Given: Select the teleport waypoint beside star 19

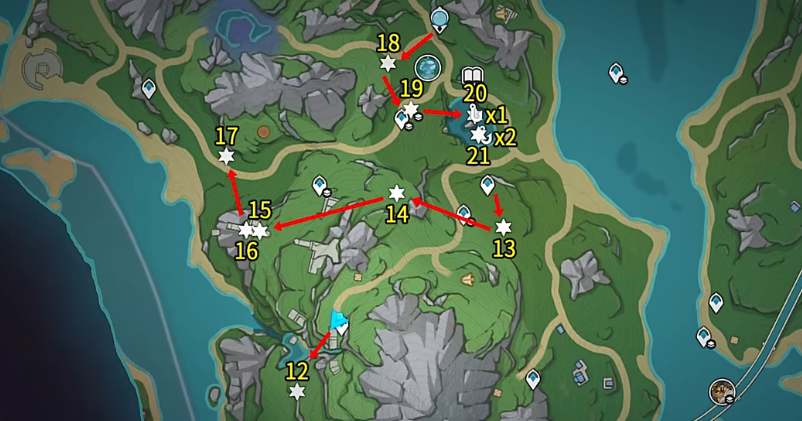Looking at the screenshot, I should pos(403,121).
